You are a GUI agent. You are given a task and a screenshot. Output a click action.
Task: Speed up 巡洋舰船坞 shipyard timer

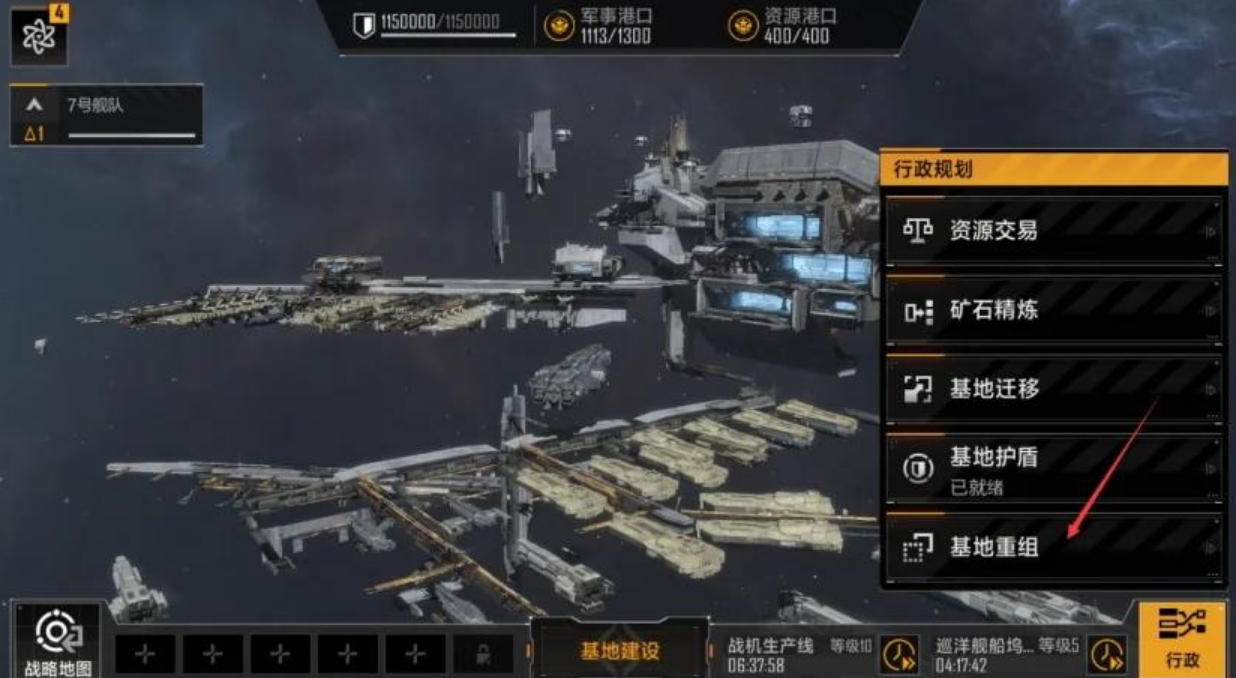pyautogui.click(x=1106, y=654)
